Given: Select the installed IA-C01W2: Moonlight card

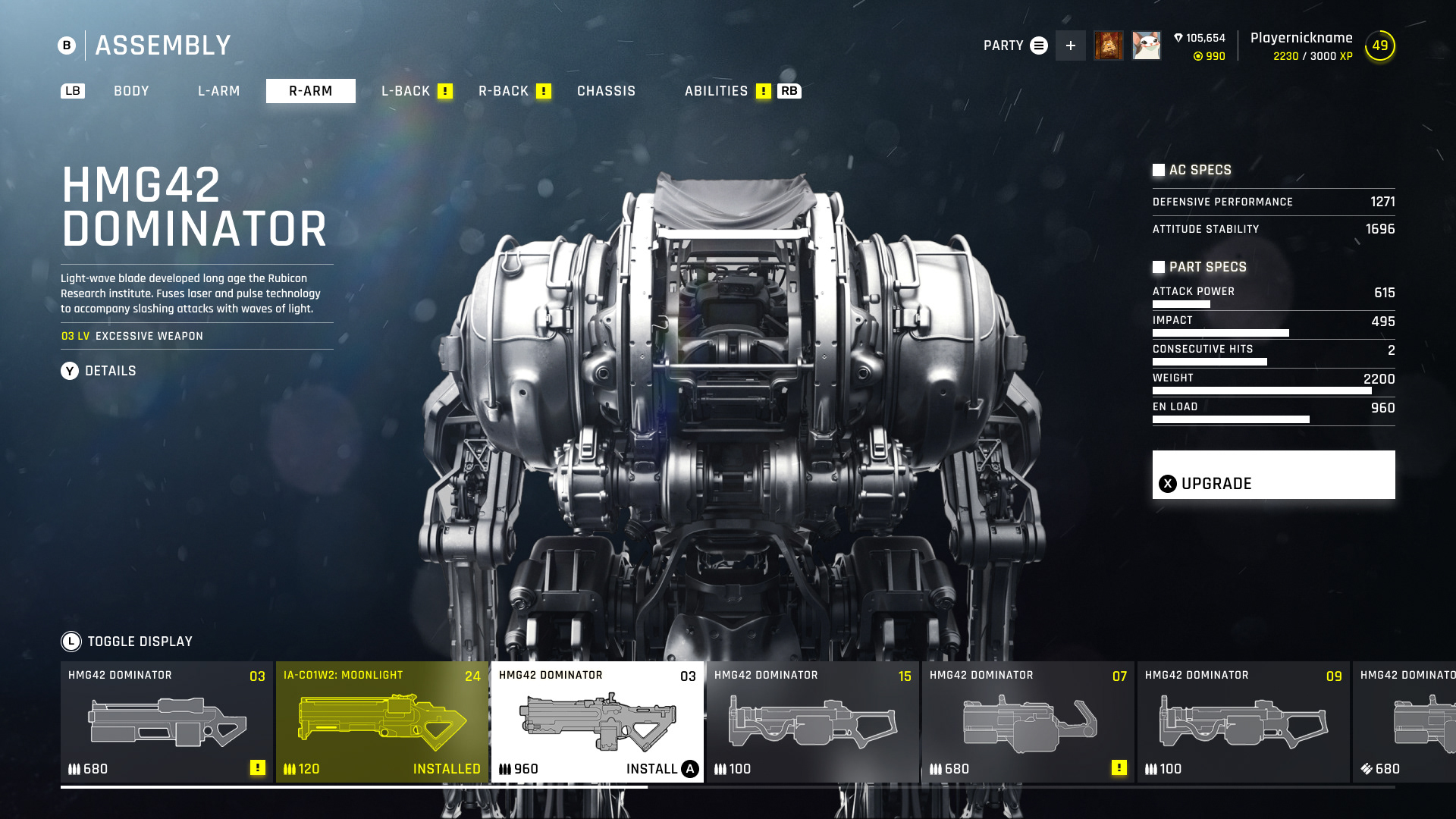Looking at the screenshot, I should tap(381, 721).
